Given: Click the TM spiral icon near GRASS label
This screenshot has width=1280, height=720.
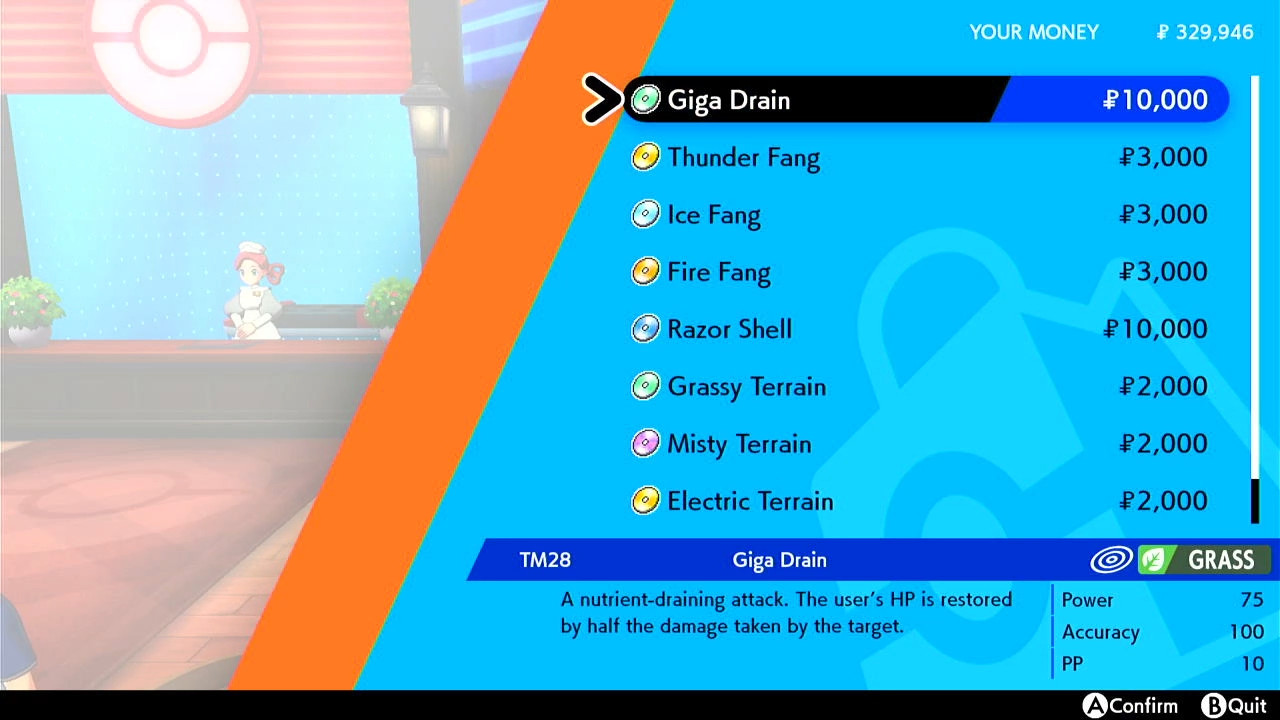Looking at the screenshot, I should (x=1113, y=560).
